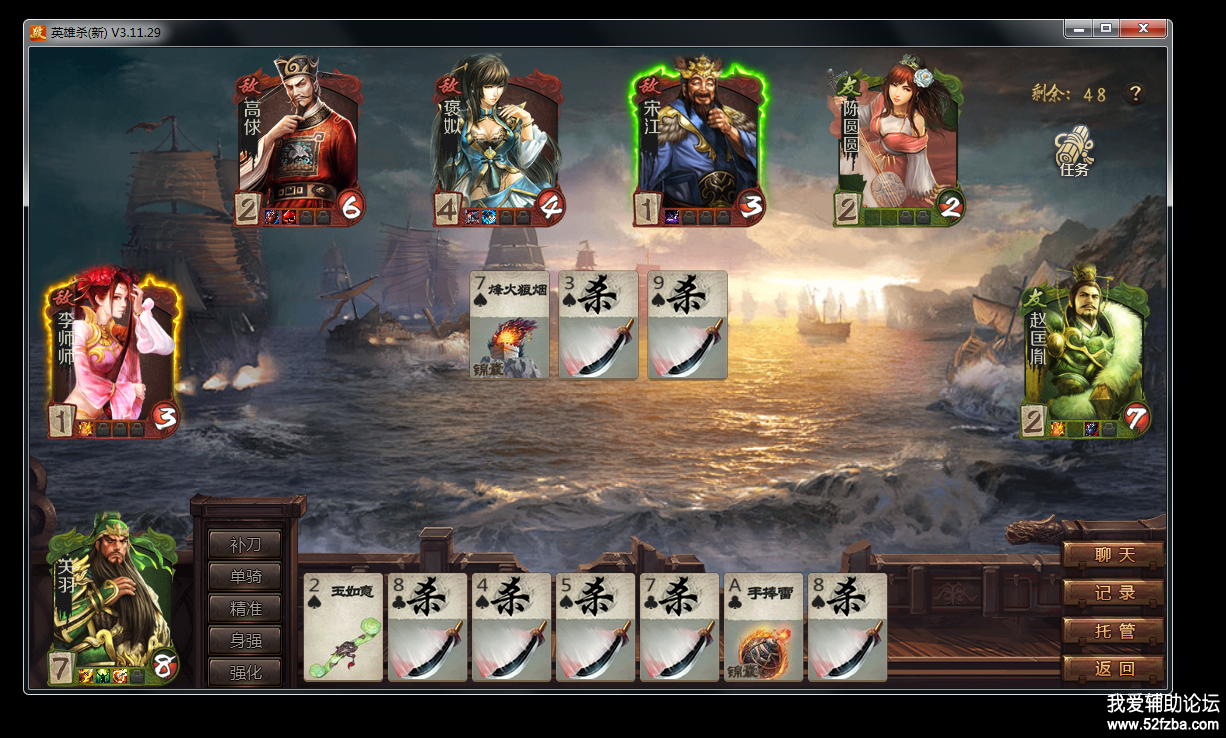Trigger the 精准 skill button
This screenshot has width=1226, height=738.
[245, 608]
